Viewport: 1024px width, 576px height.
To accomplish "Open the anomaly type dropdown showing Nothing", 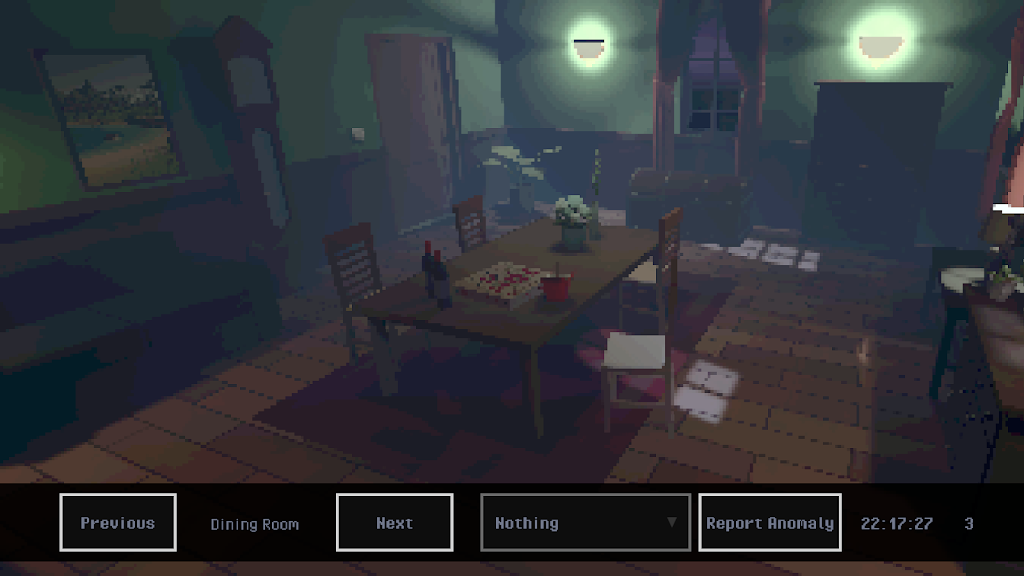I will (x=585, y=522).
